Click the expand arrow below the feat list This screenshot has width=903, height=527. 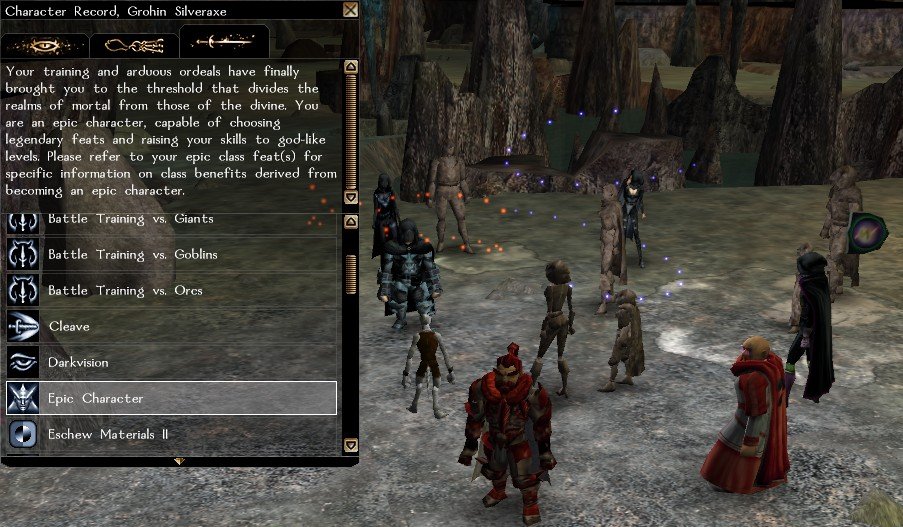[x=179, y=461]
